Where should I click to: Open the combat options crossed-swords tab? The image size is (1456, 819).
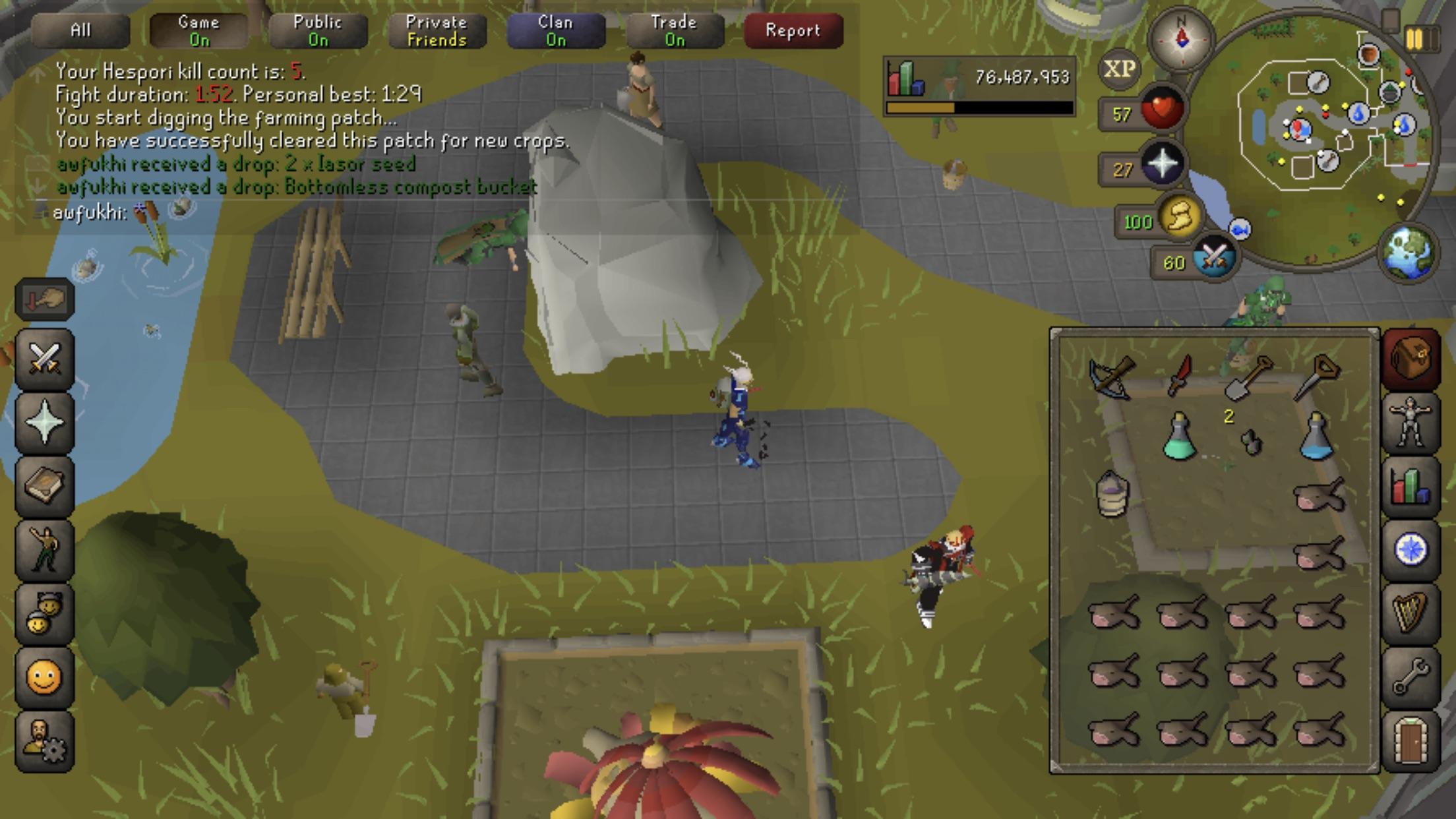(x=44, y=359)
